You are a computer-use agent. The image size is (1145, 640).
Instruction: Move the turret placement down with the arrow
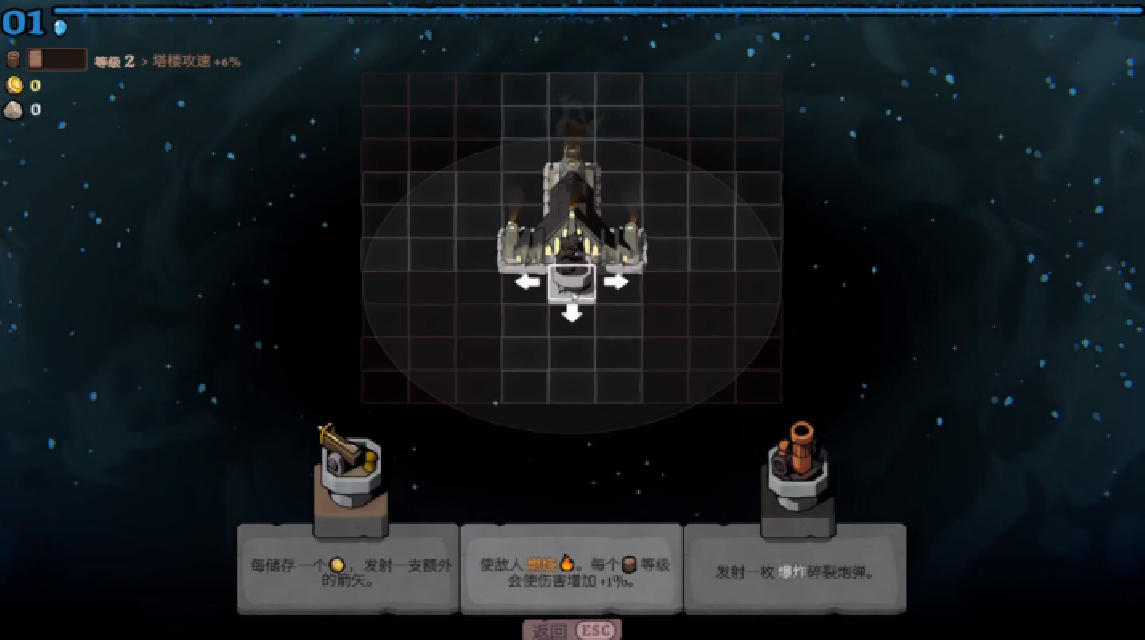point(572,314)
